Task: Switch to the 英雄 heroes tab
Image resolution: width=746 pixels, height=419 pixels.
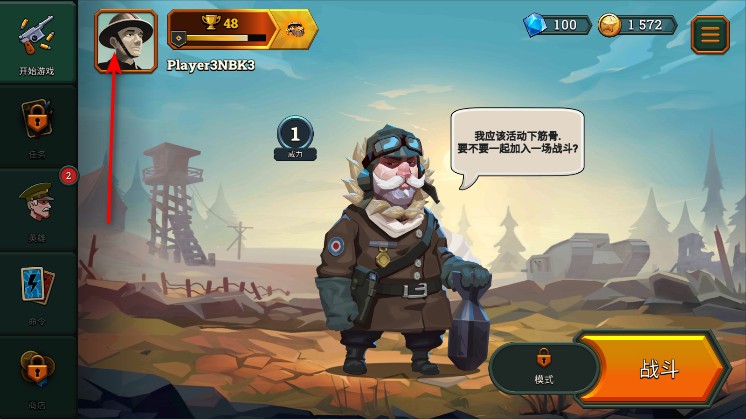Action: (37, 208)
